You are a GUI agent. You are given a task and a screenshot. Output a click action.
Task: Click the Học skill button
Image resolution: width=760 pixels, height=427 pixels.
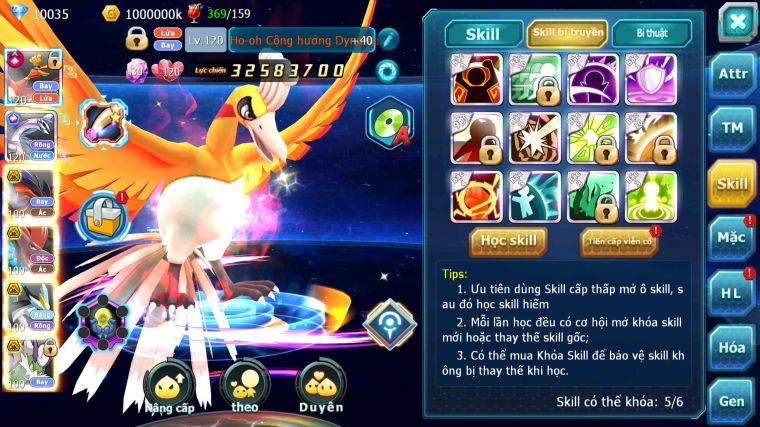click(x=509, y=241)
